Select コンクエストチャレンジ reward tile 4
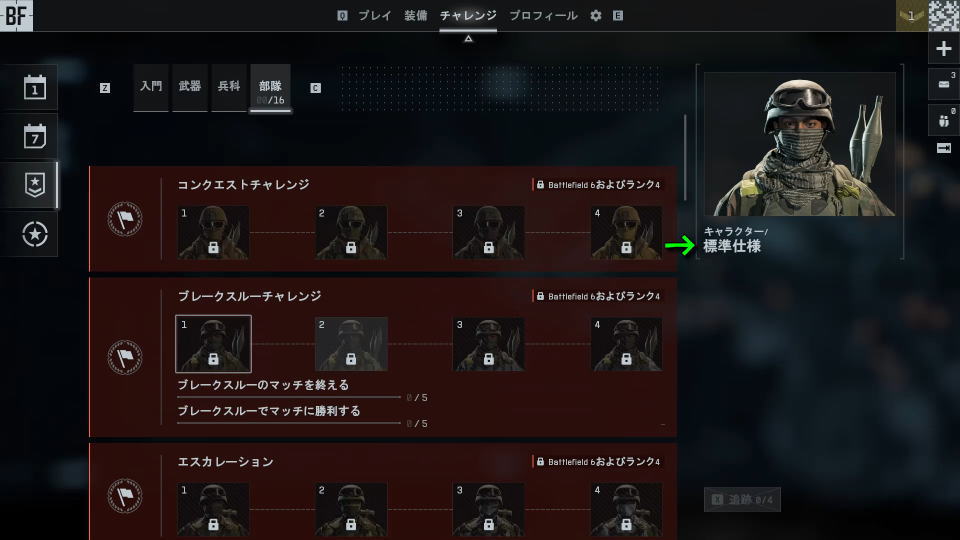Screen dimensions: 960x540 point(626,233)
